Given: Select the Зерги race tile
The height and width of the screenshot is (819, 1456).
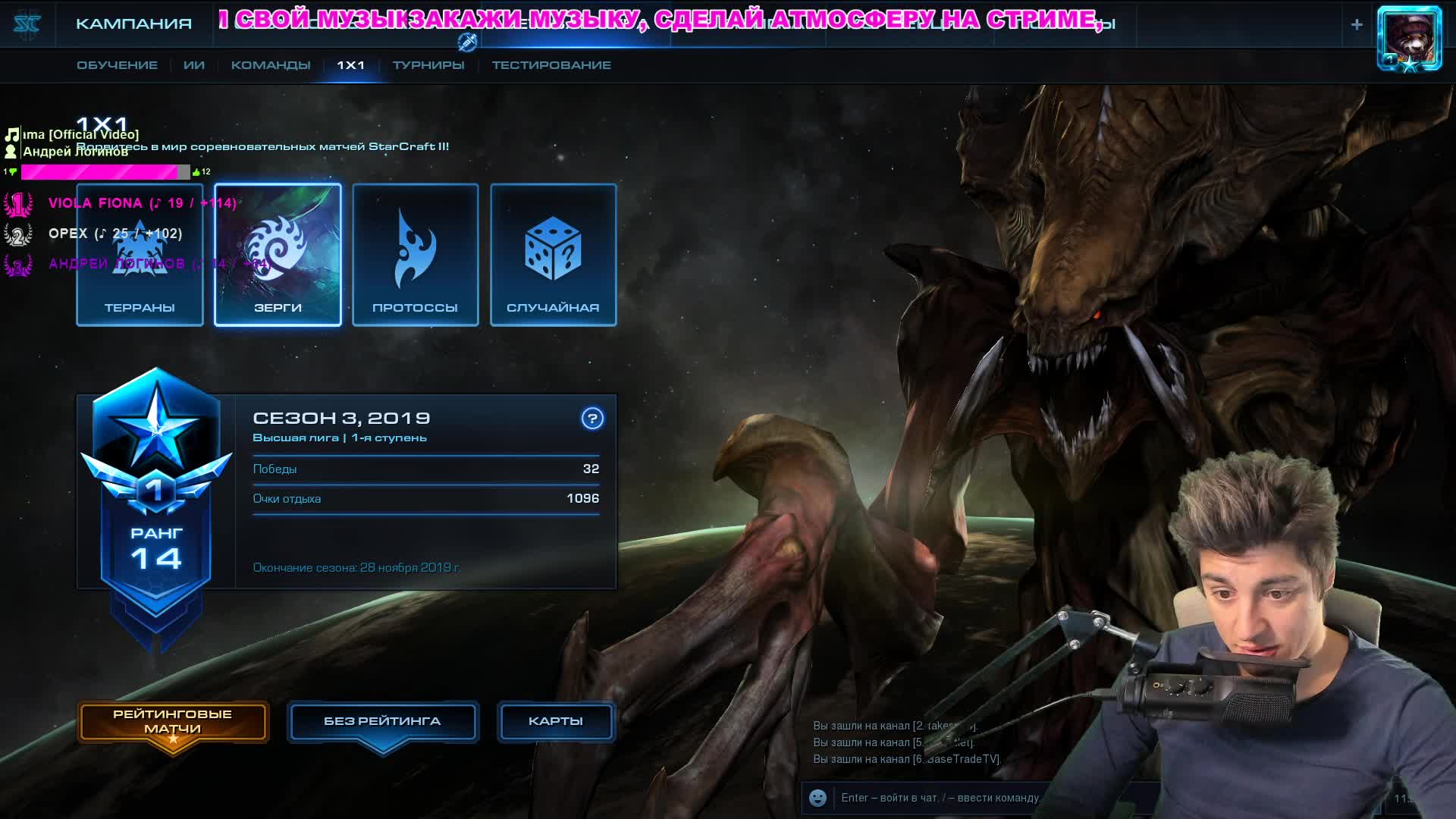Looking at the screenshot, I should coord(278,255).
